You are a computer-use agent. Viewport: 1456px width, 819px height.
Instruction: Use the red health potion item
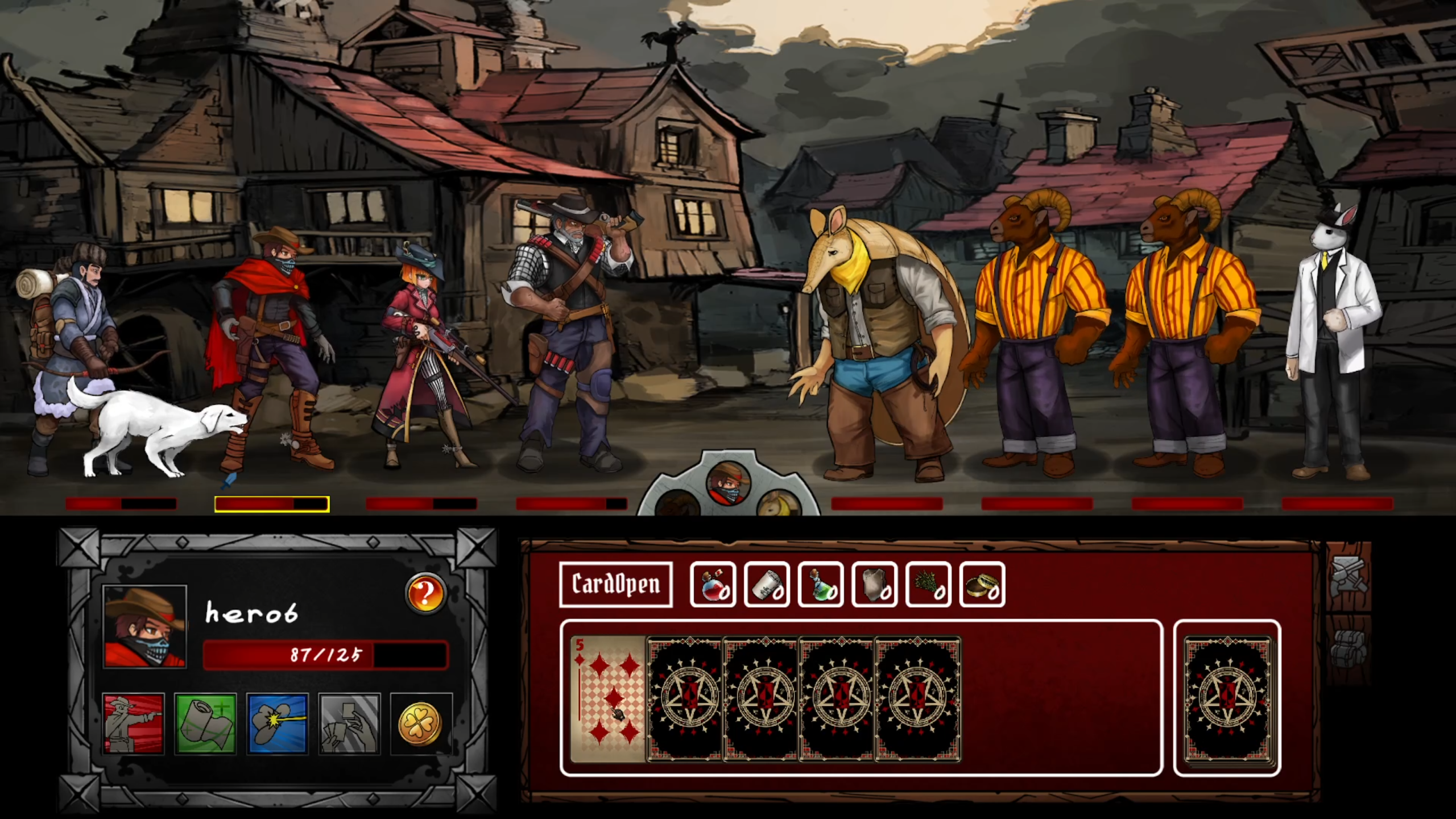point(713,585)
